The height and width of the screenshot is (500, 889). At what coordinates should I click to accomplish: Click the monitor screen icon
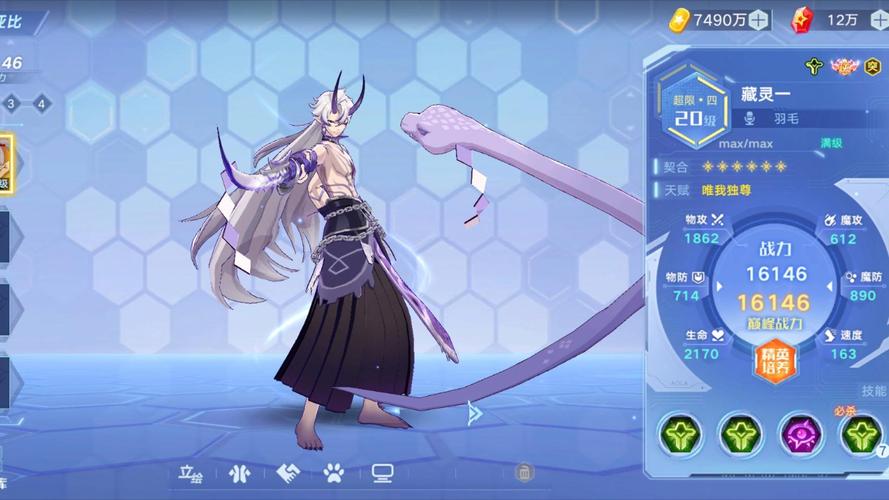coord(382,473)
